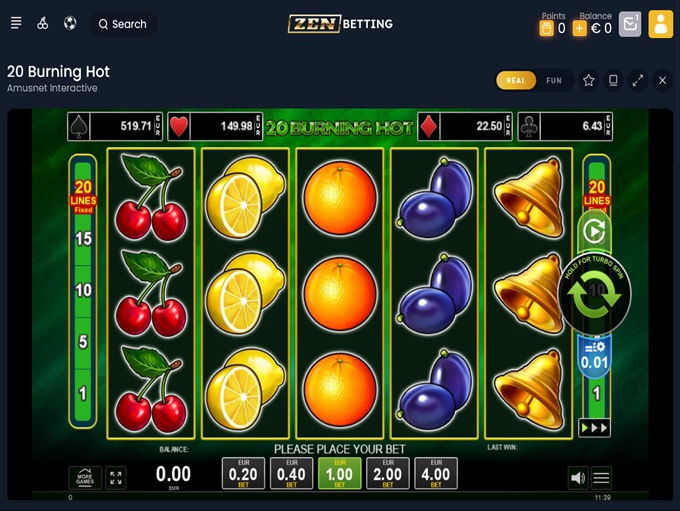Switch to REAL money mode

point(516,81)
